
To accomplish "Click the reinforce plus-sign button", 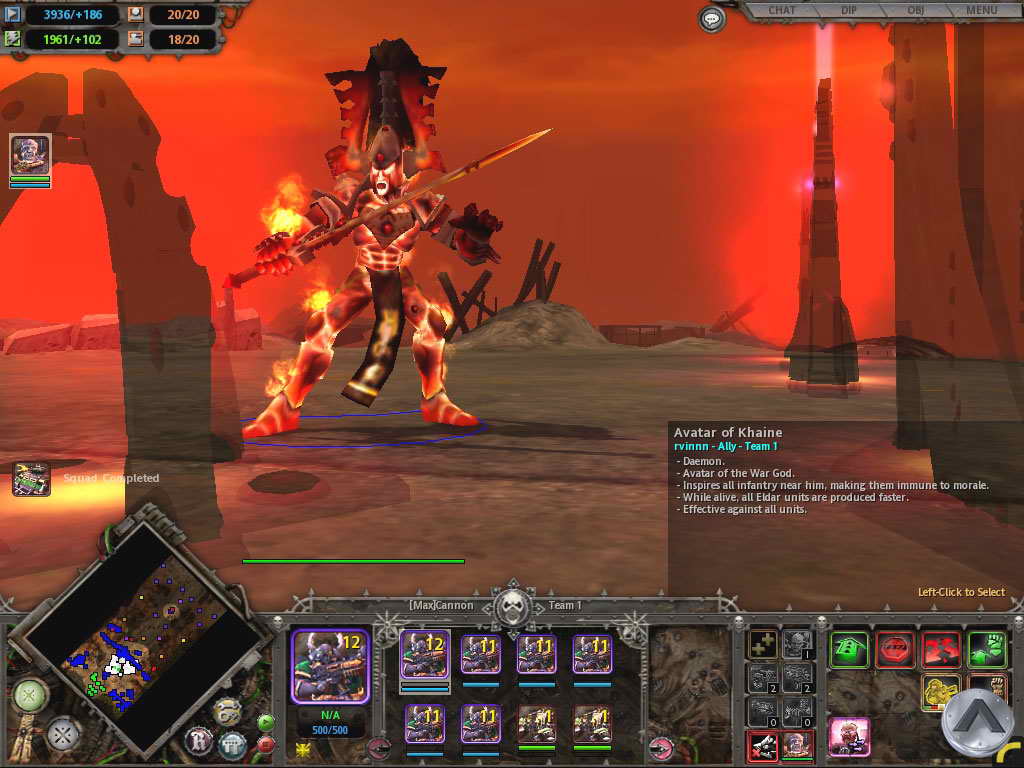I will 763,644.
